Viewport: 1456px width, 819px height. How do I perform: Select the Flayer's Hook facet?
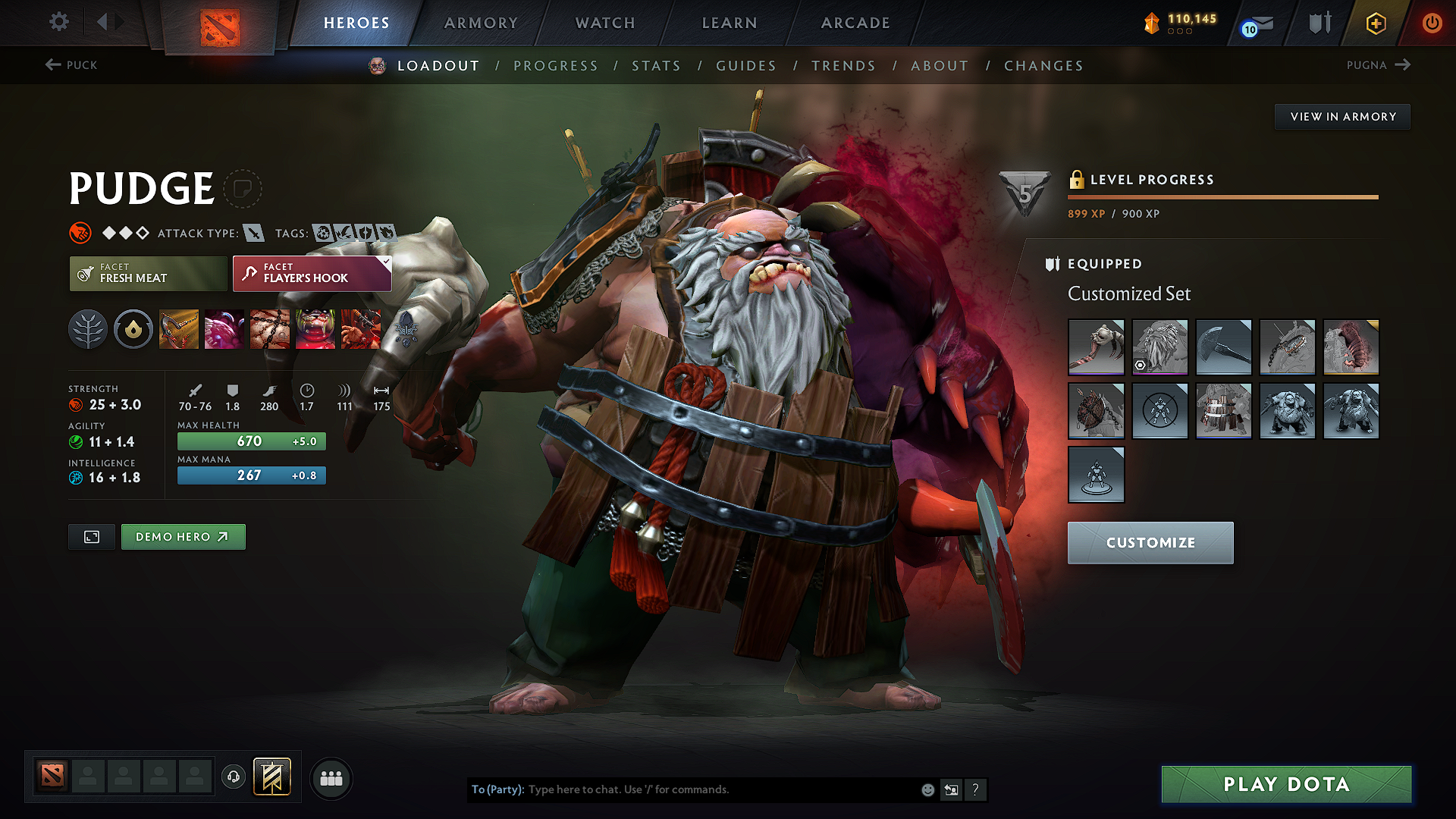click(x=311, y=274)
